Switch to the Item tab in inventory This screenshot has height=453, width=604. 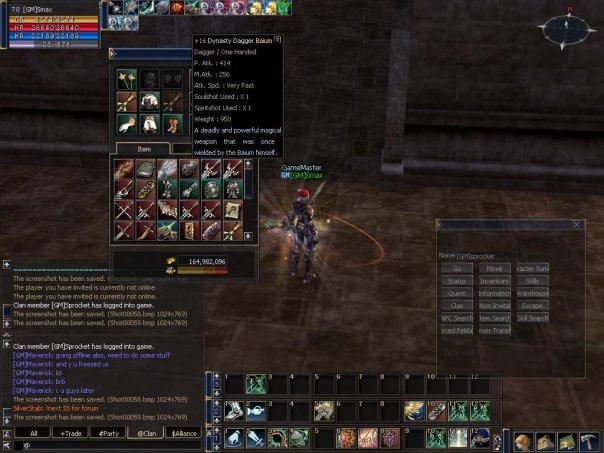[144, 148]
